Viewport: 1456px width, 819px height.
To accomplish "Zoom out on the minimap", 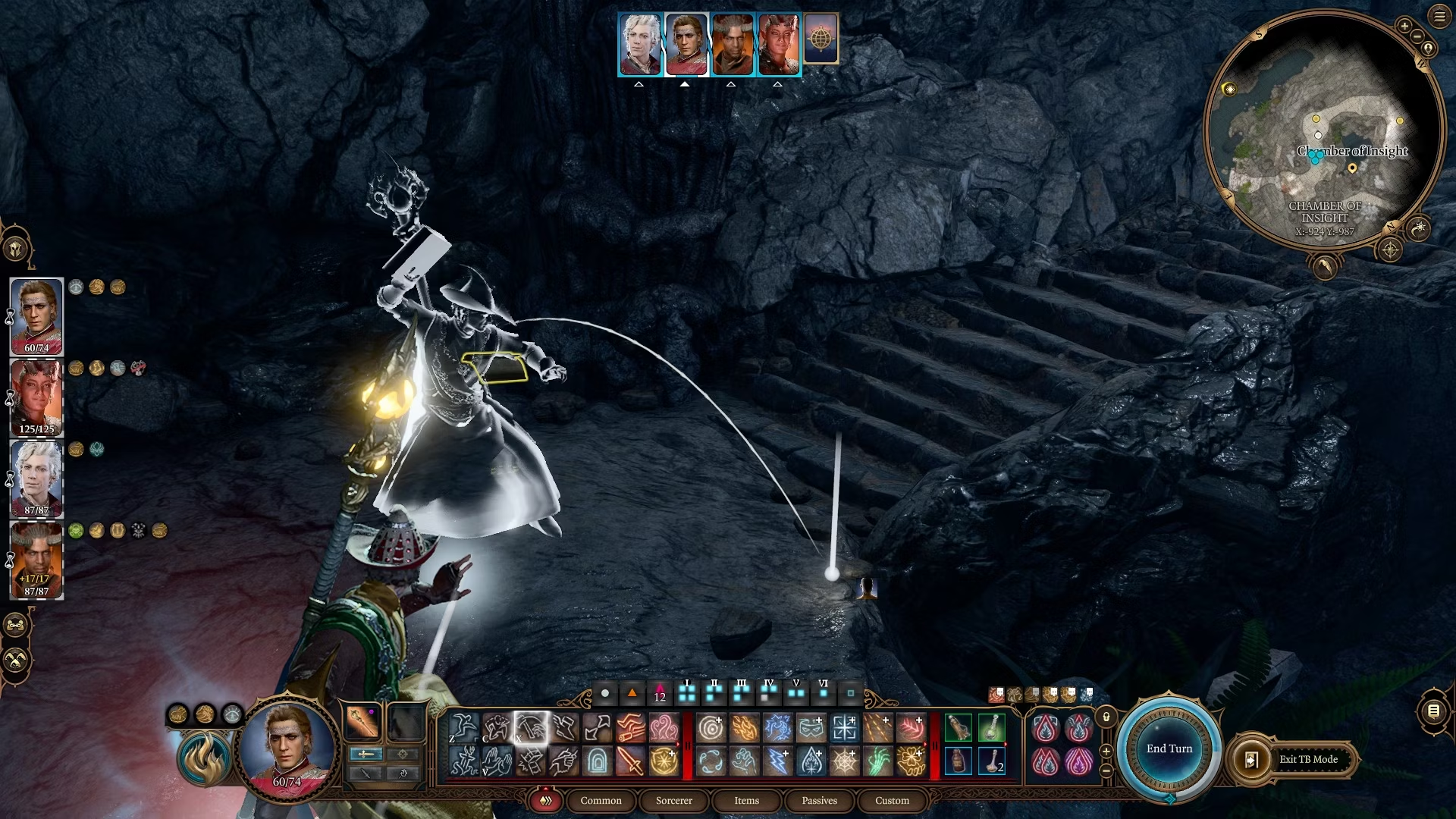I will pos(1417,37).
